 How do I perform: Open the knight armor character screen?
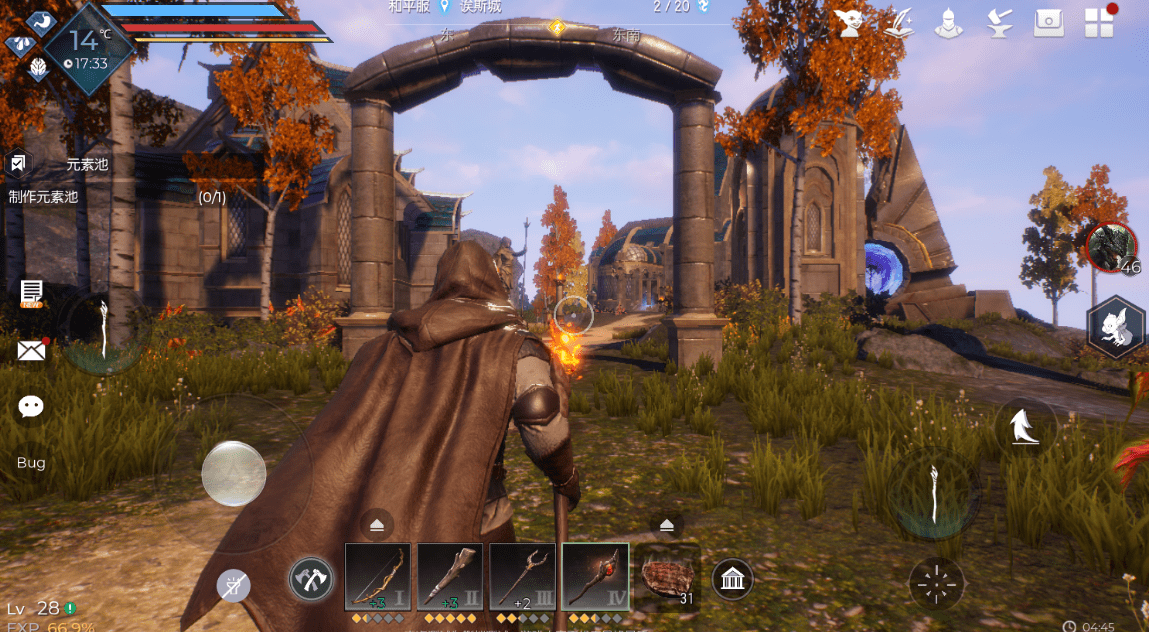click(x=948, y=23)
